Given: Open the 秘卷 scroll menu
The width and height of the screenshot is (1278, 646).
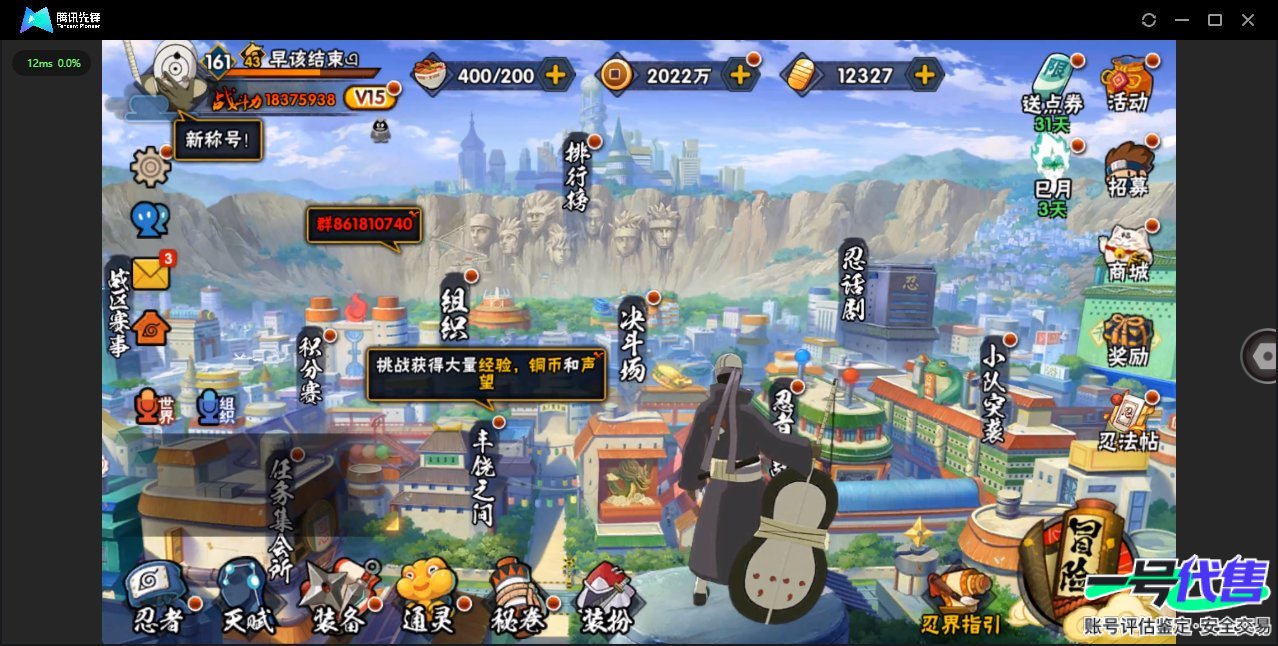Looking at the screenshot, I should (517, 600).
